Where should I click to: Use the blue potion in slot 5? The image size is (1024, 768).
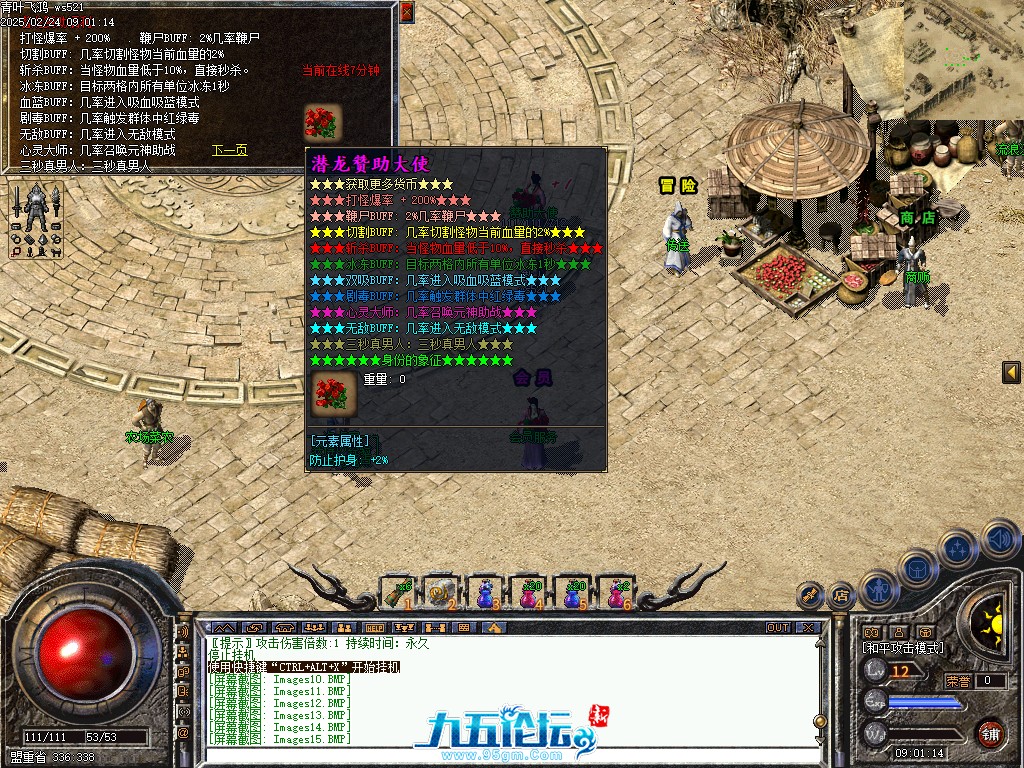[x=571, y=593]
